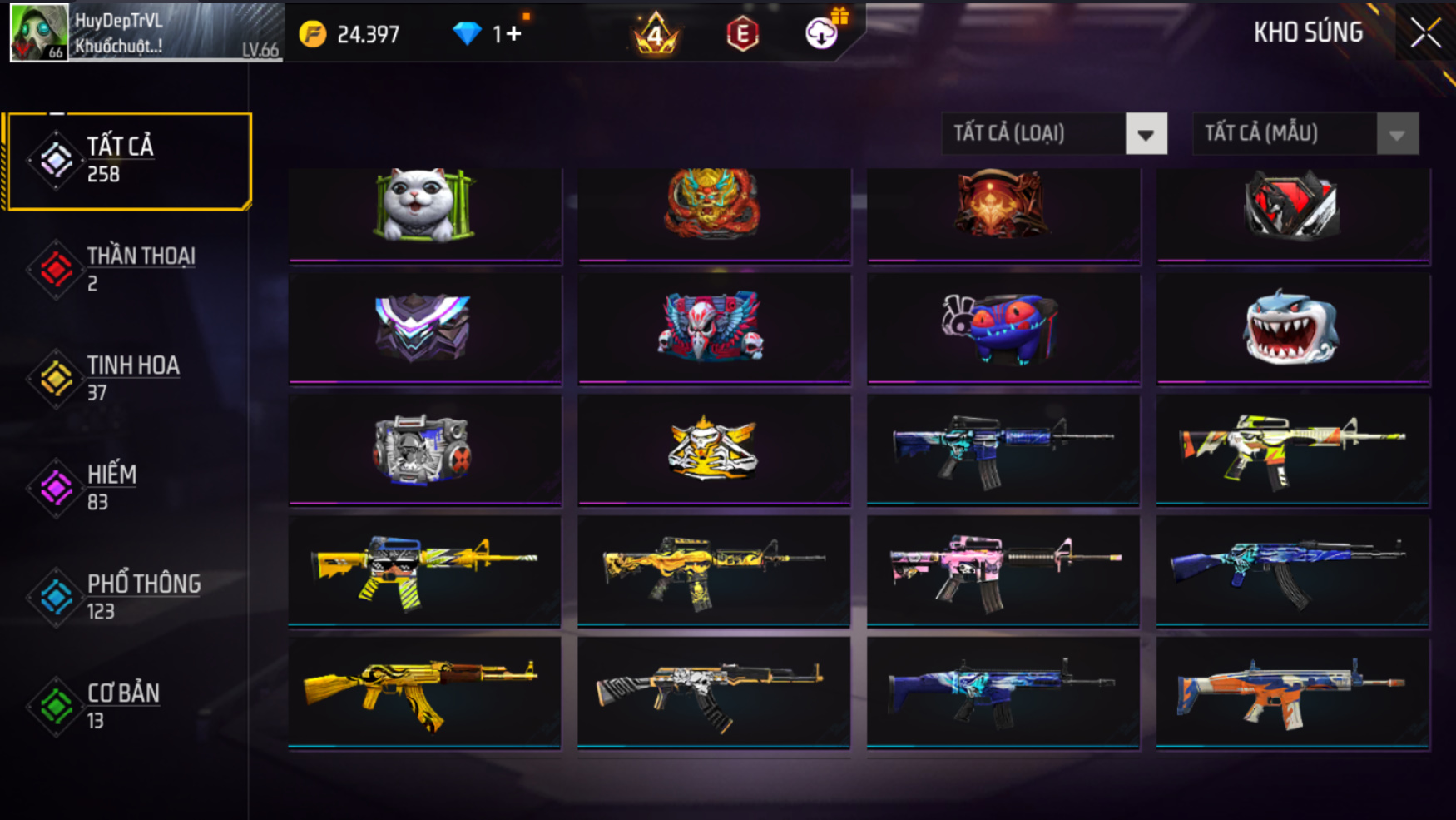Image resolution: width=1456 pixels, height=820 pixels.
Task: Pick the shark head loot box
Action: point(1292,327)
